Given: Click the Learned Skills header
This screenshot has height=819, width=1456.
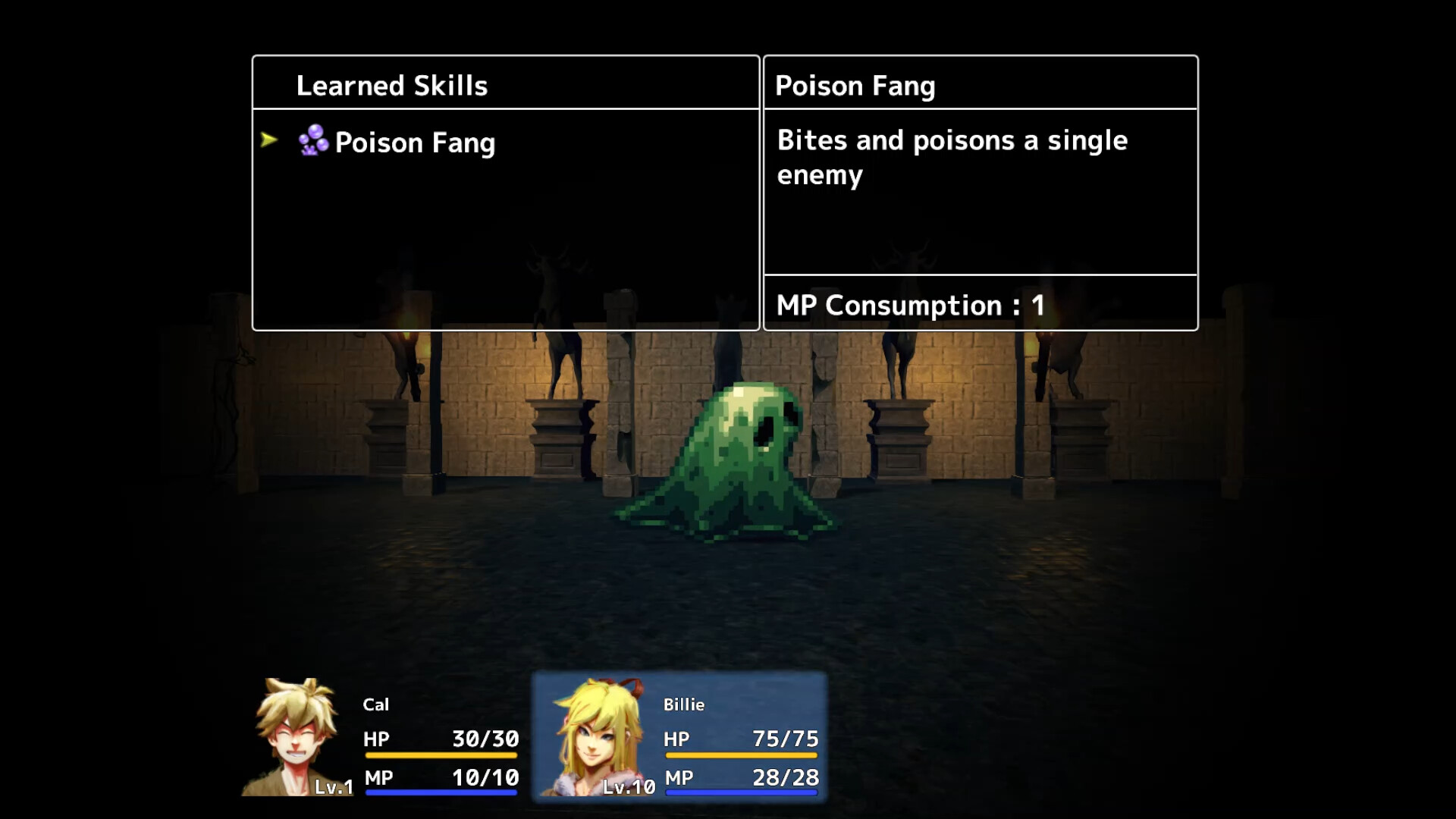Looking at the screenshot, I should point(392,86).
